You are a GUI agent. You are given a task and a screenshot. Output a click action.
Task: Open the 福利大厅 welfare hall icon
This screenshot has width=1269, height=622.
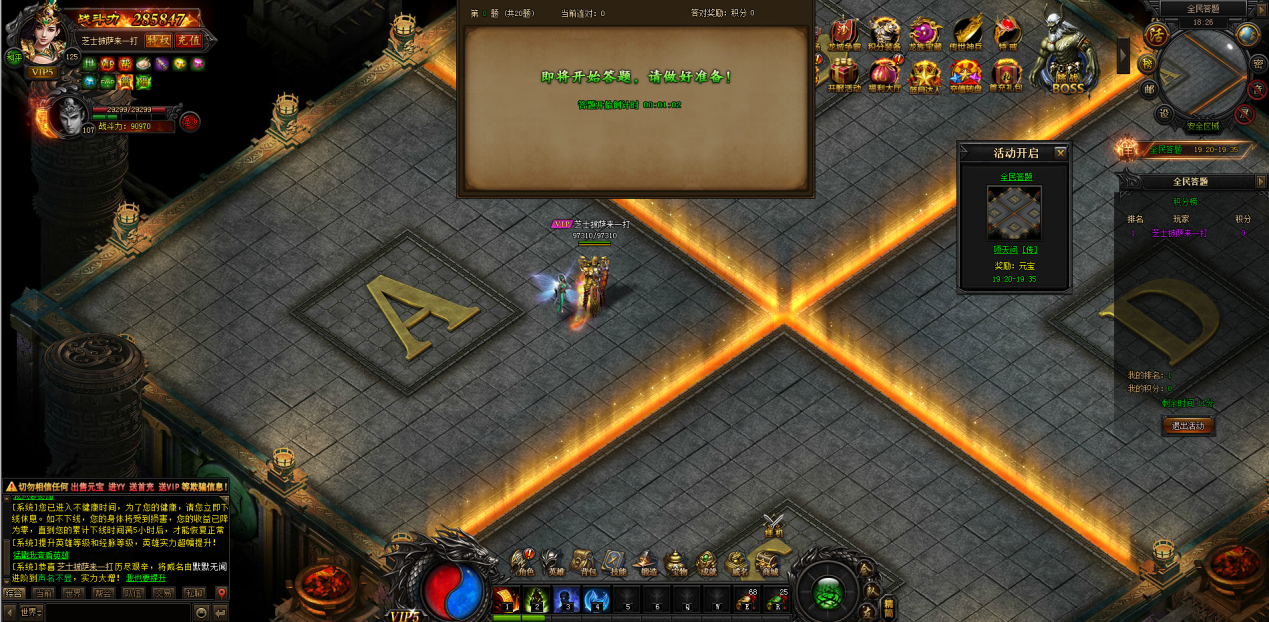(x=884, y=73)
